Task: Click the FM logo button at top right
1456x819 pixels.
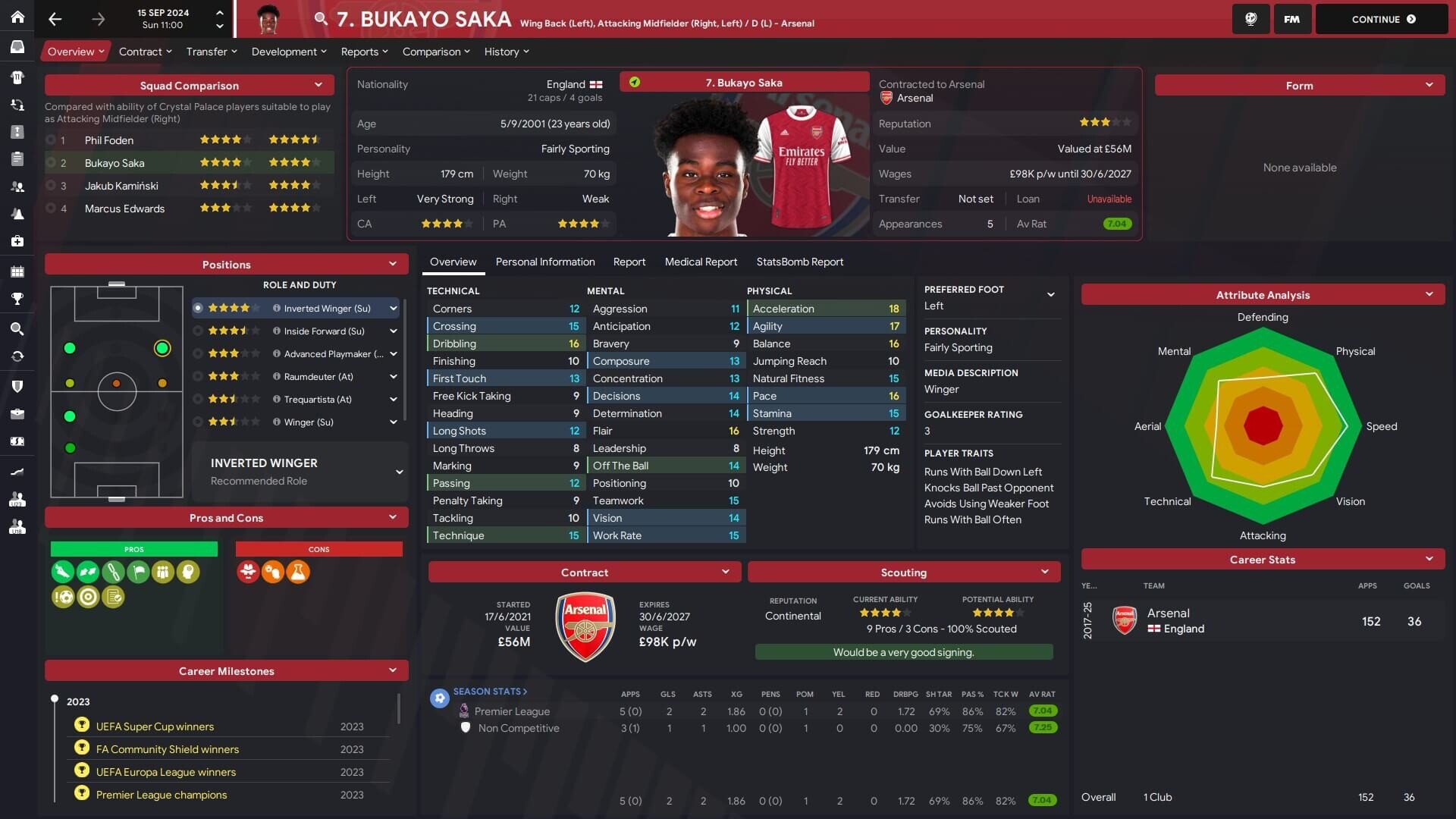Action: (1291, 19)
